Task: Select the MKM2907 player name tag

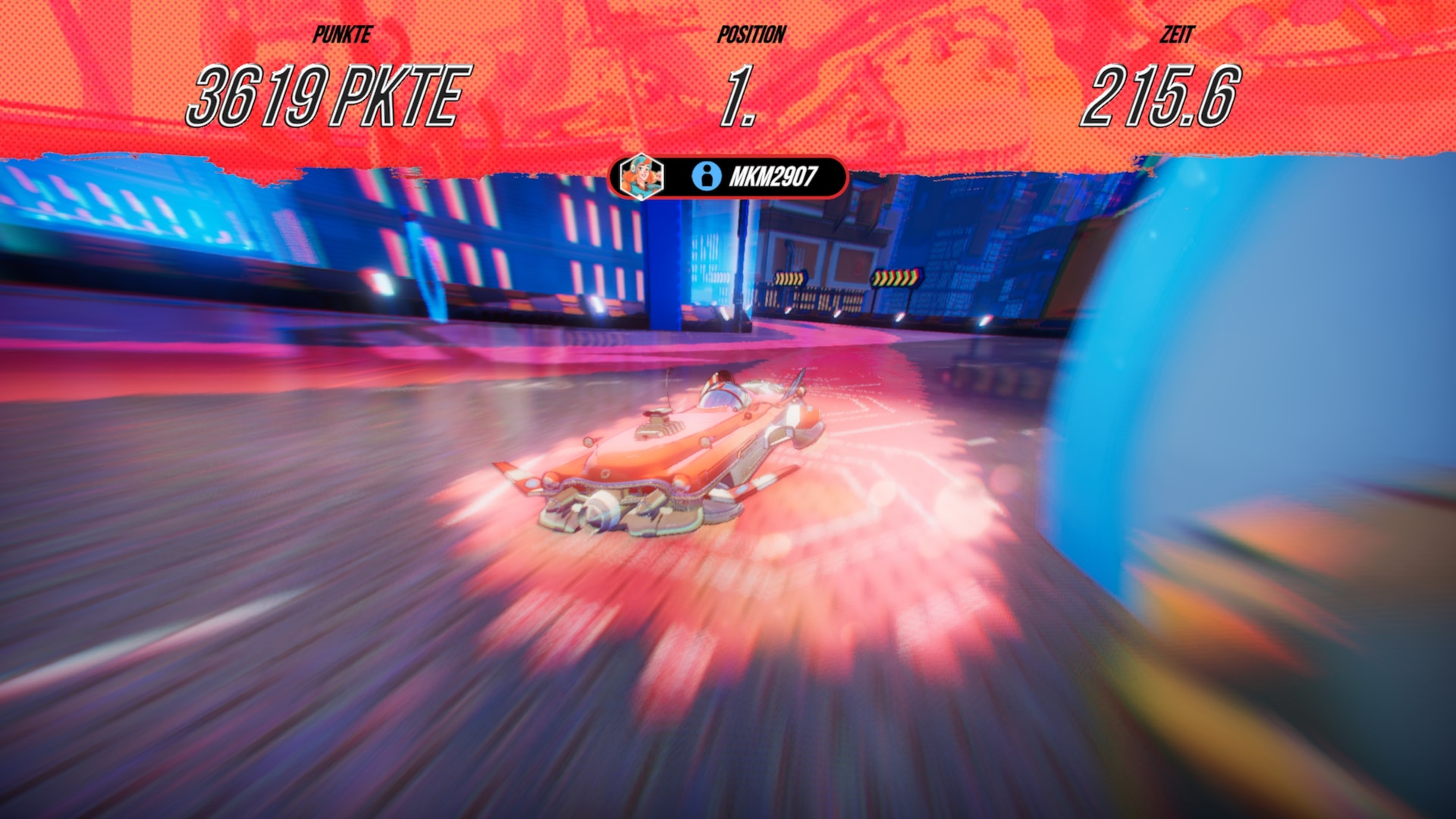Action: tap(772, 177)
